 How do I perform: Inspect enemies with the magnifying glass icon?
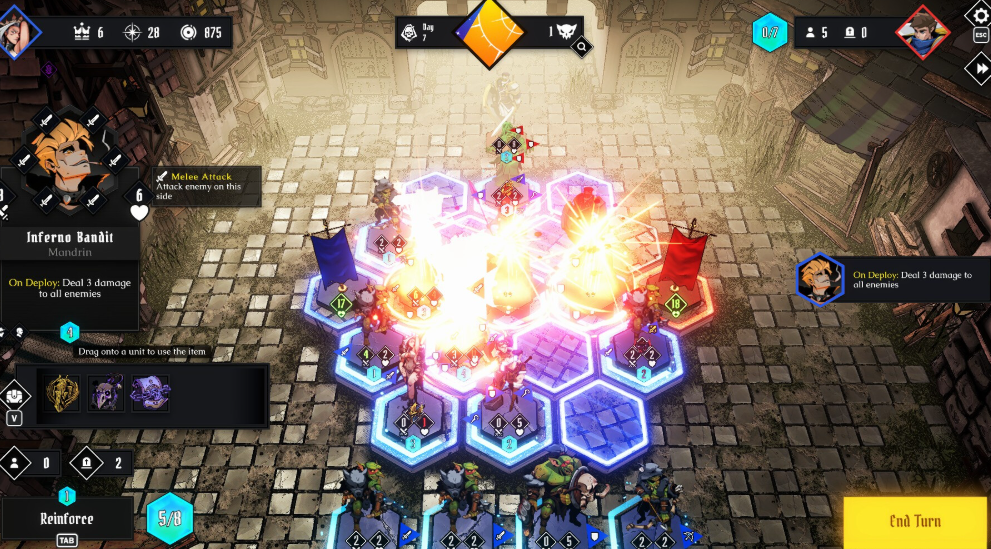(x=580, y=46)
